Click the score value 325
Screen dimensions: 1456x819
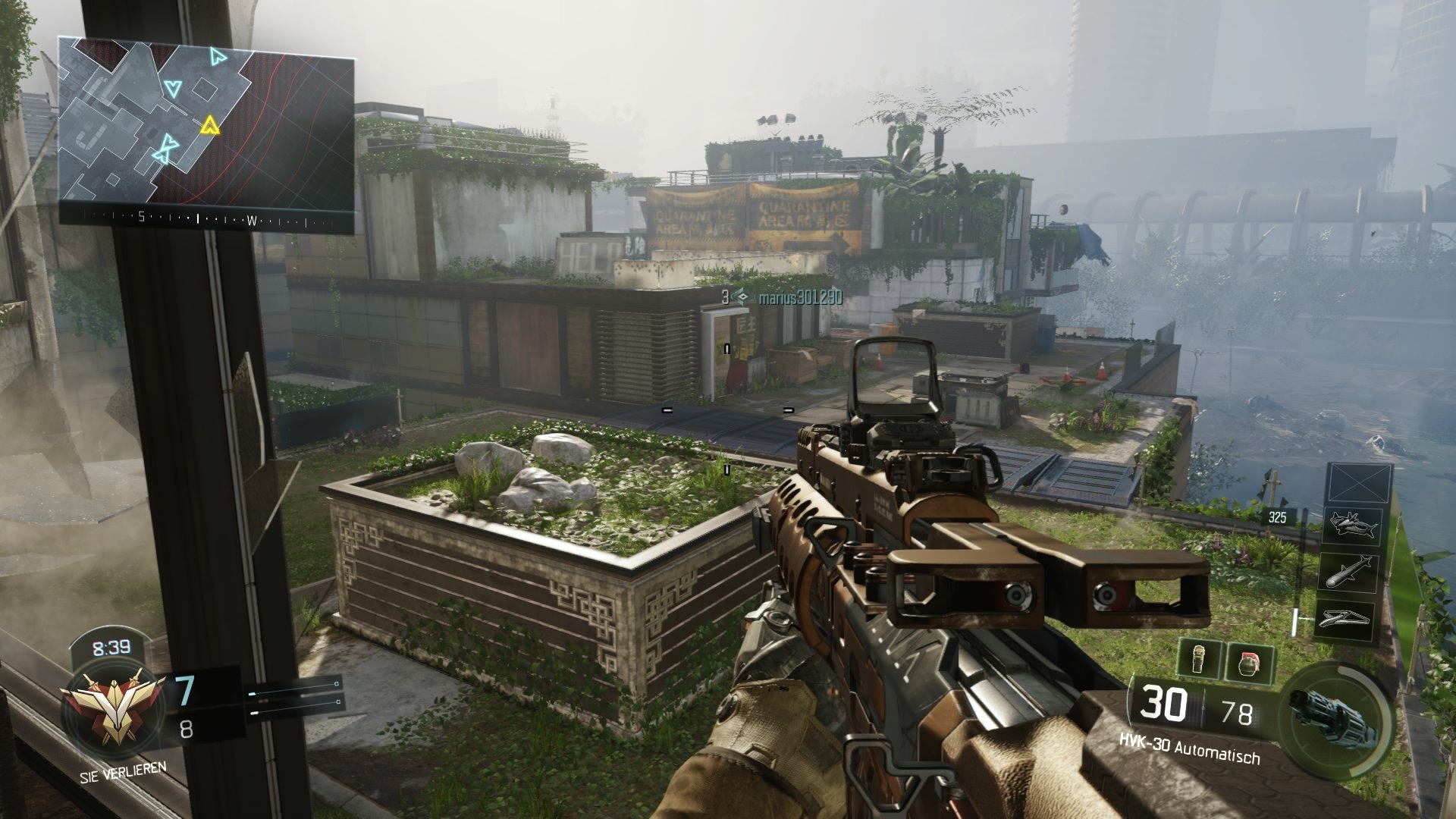pyautogui.click(x=1277, y=518)
